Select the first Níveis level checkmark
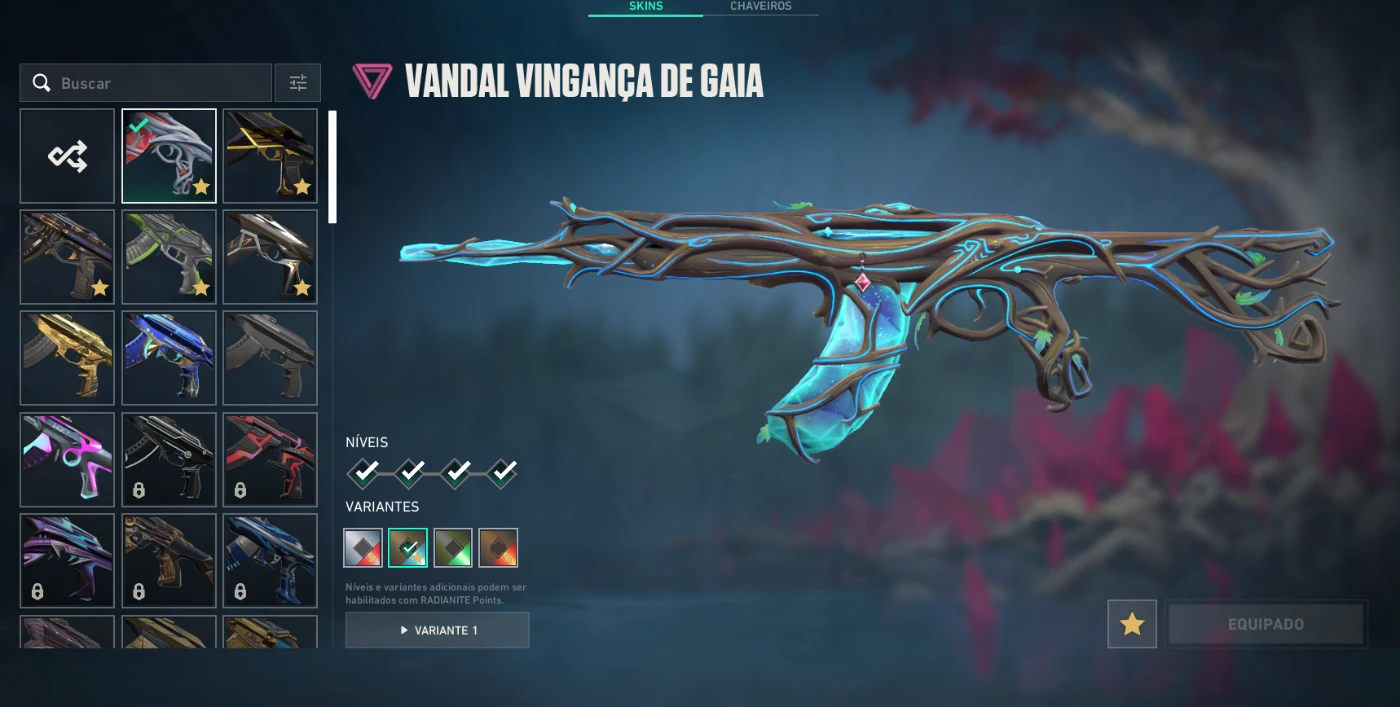 364,471
